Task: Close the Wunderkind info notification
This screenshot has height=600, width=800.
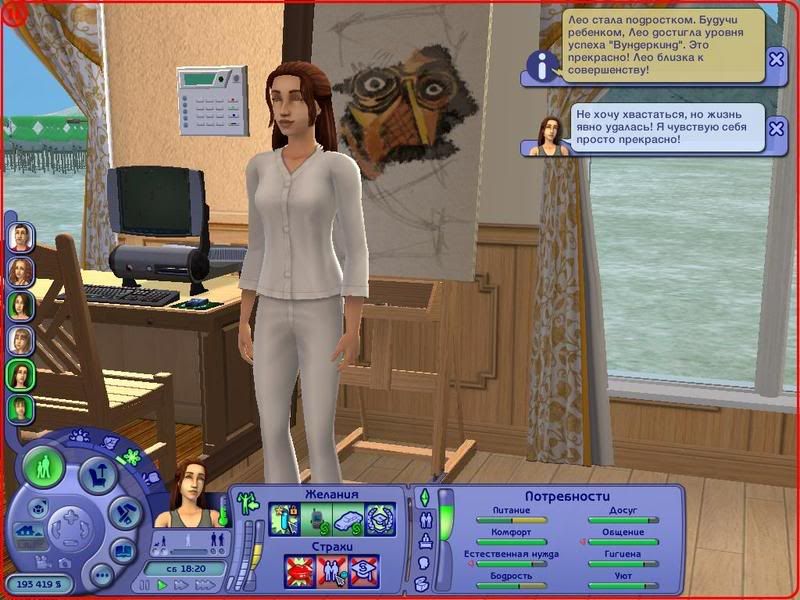Action: click(777, 59)
